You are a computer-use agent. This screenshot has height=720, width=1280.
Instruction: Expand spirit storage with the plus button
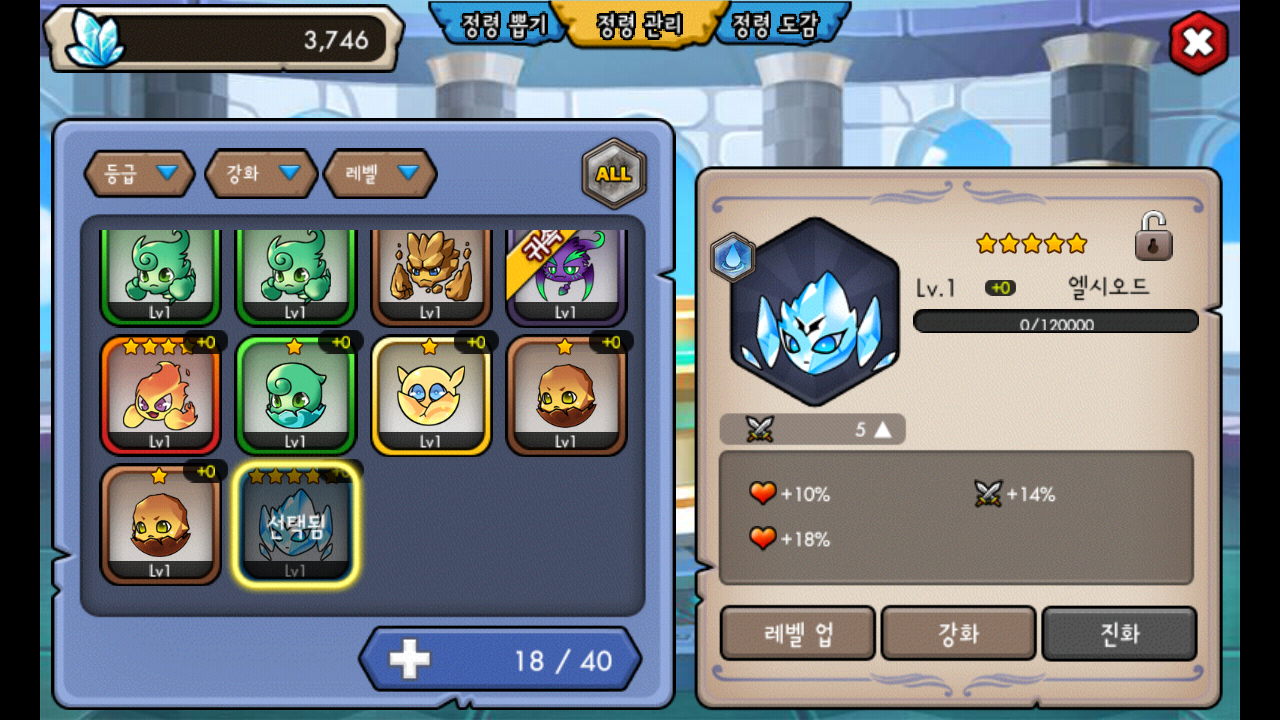coord(409,659)
